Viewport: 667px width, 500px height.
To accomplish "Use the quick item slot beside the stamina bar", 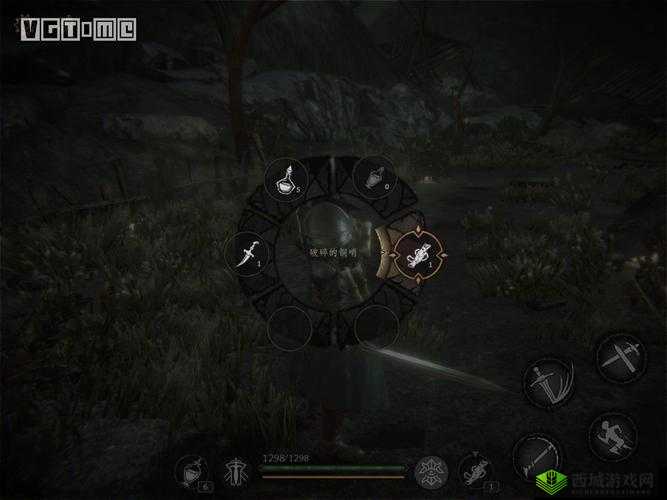I will coord(474,470).
